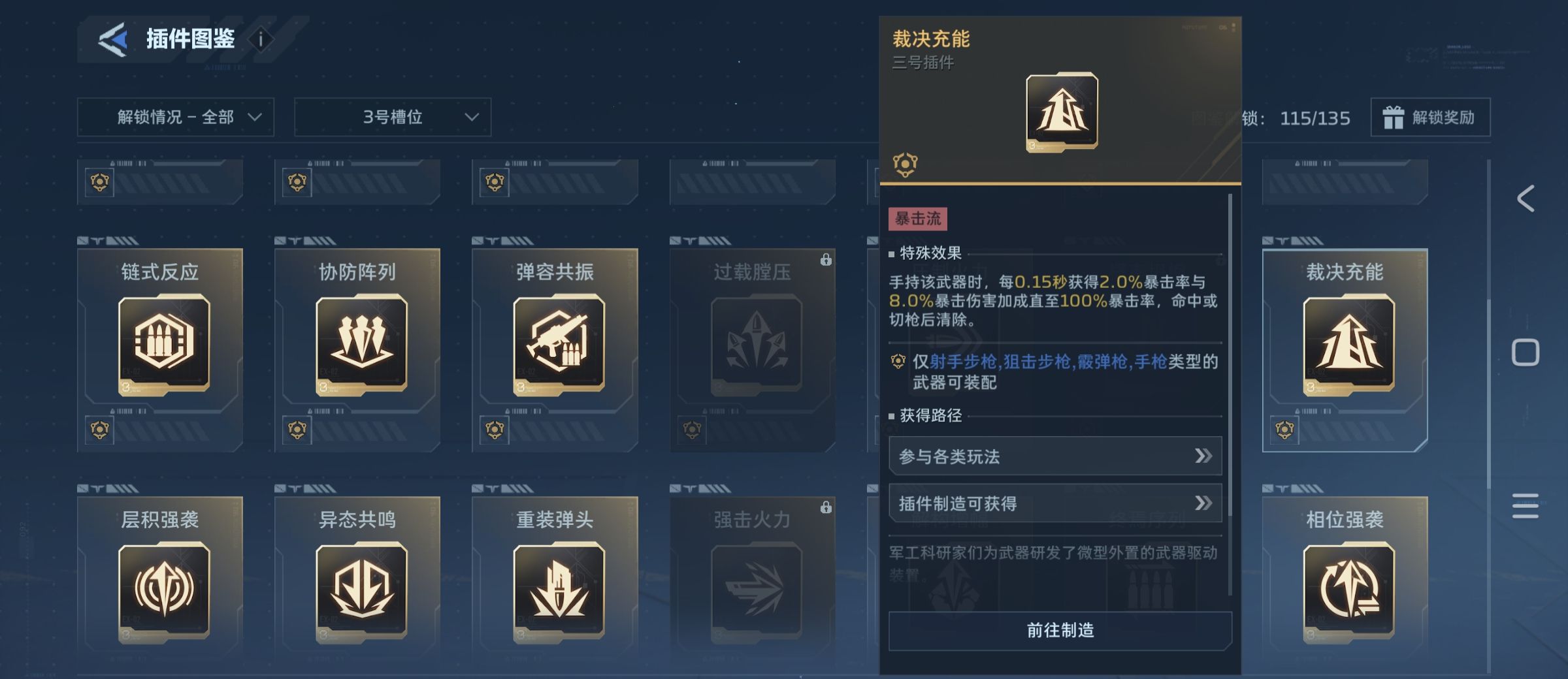Expand the 参与各类玩法 acquisition path
1568x679 pixels.
[1054, 457]
